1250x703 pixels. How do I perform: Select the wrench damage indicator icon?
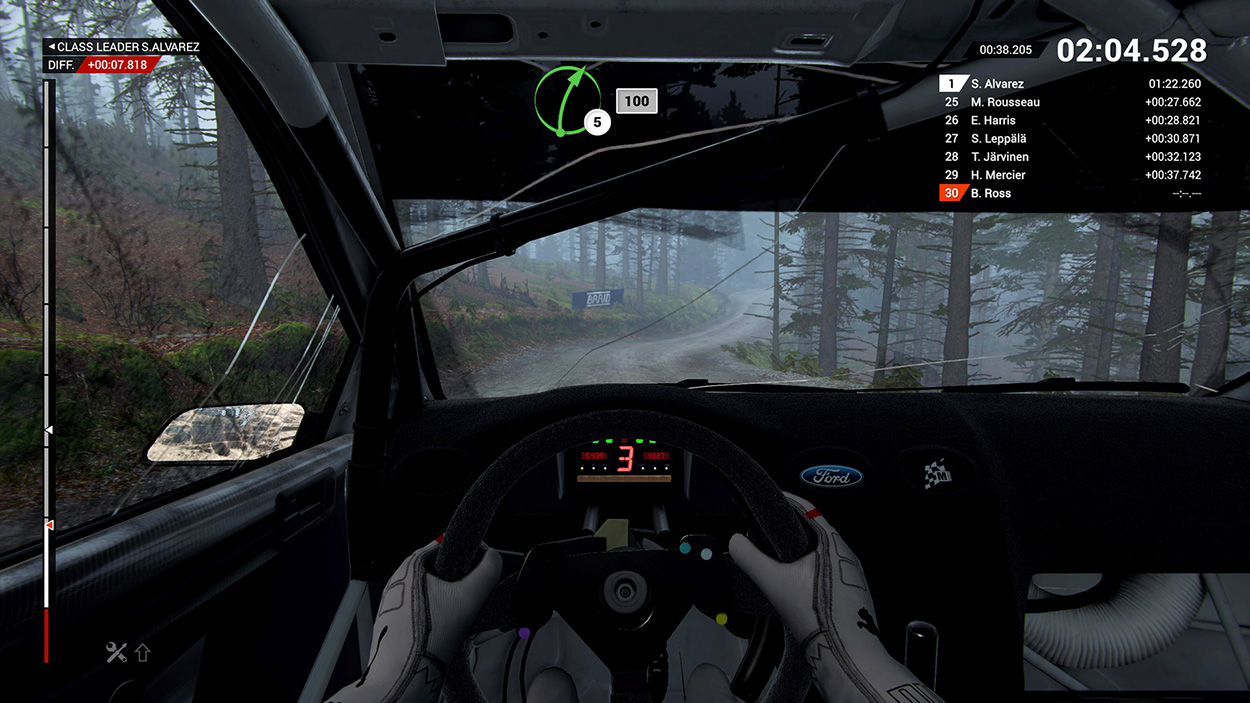(x=117, y=653)
